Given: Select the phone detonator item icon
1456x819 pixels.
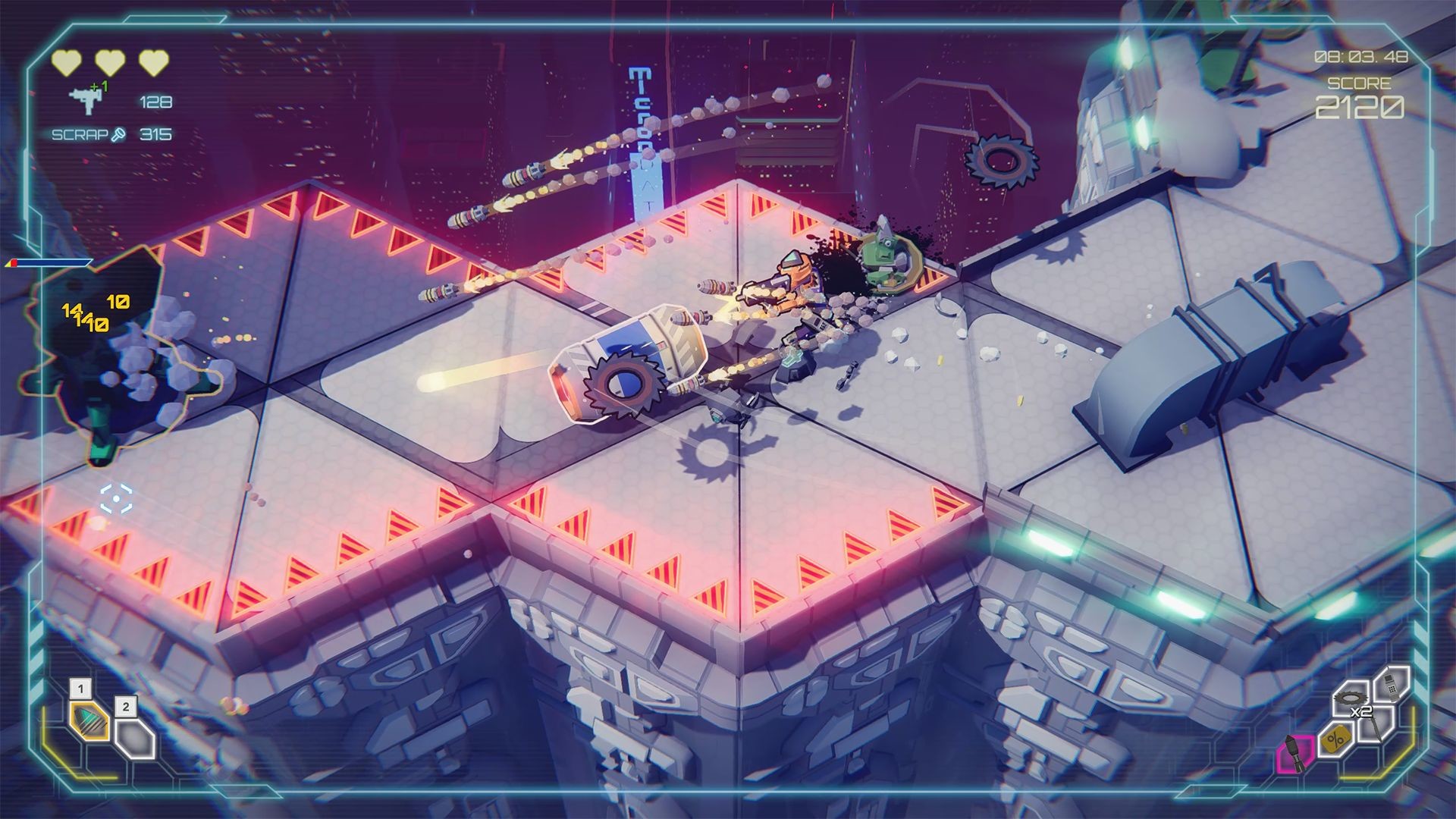Looking at the screenshot, I should click(x=1392, y=688).
